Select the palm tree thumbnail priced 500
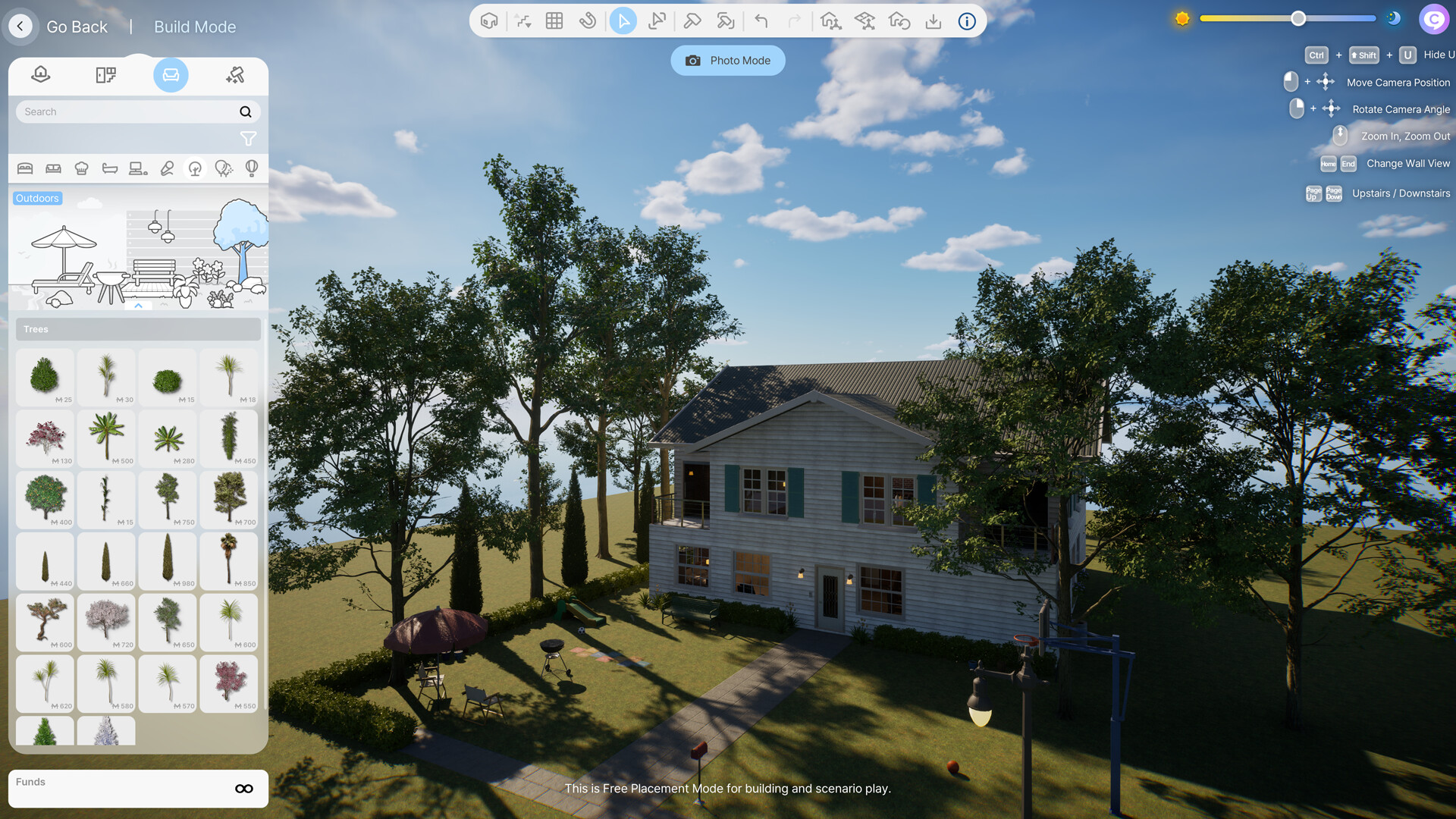The width and height of the screenshot is (1456, 819). 106,438
